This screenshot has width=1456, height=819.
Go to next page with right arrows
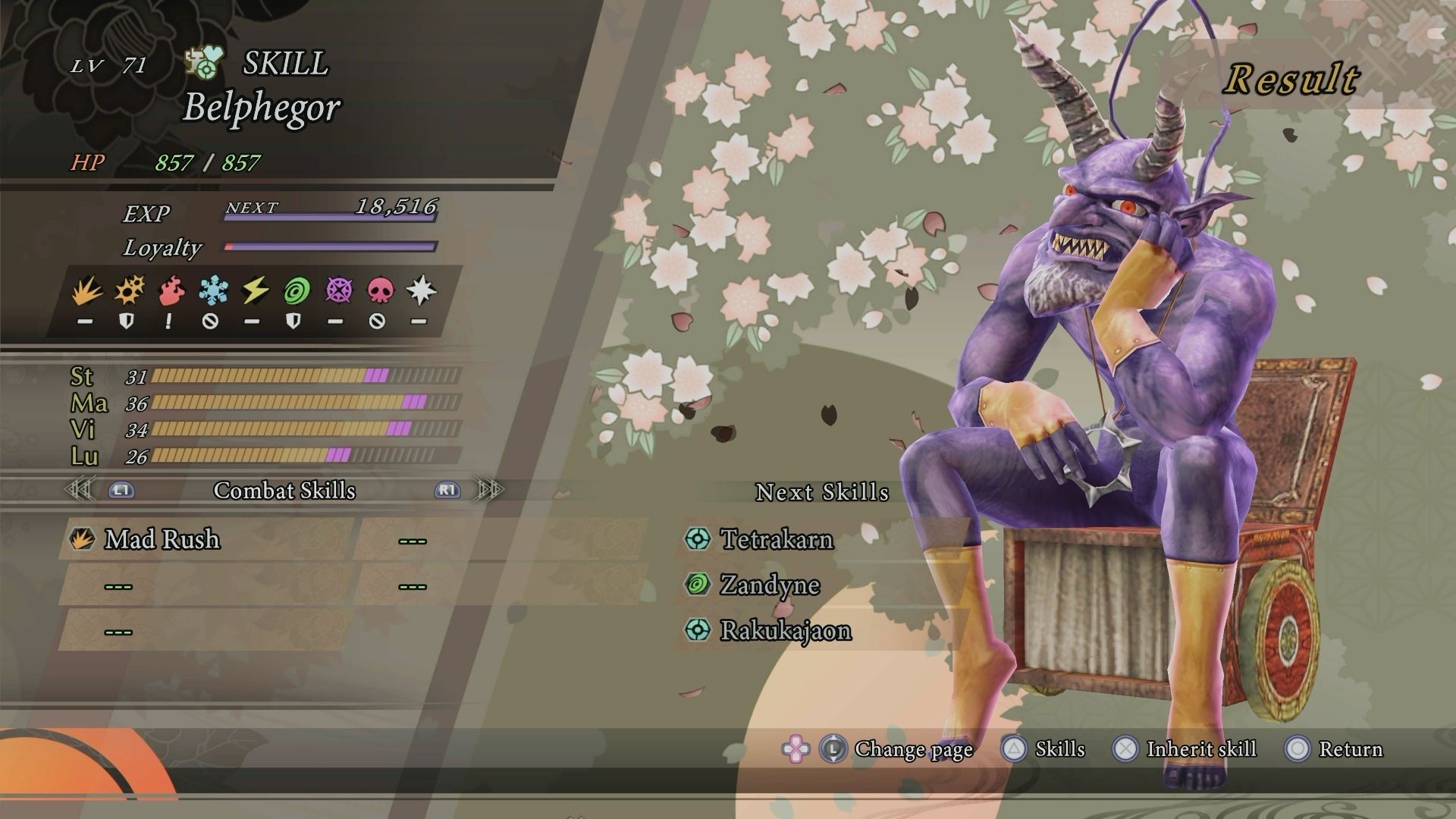point(489,490)
